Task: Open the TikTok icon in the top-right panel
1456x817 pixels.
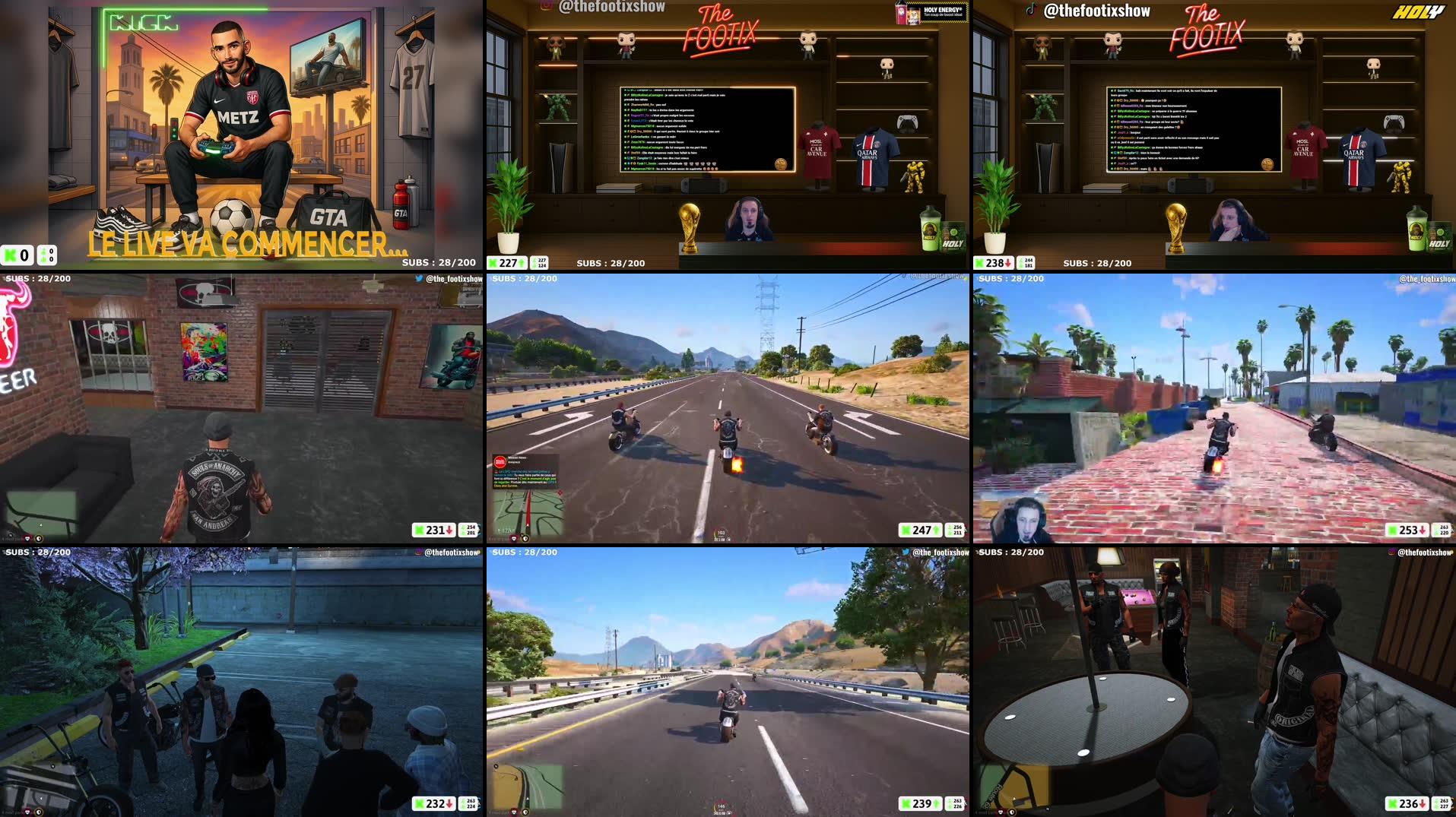Action: point(1031,10)
